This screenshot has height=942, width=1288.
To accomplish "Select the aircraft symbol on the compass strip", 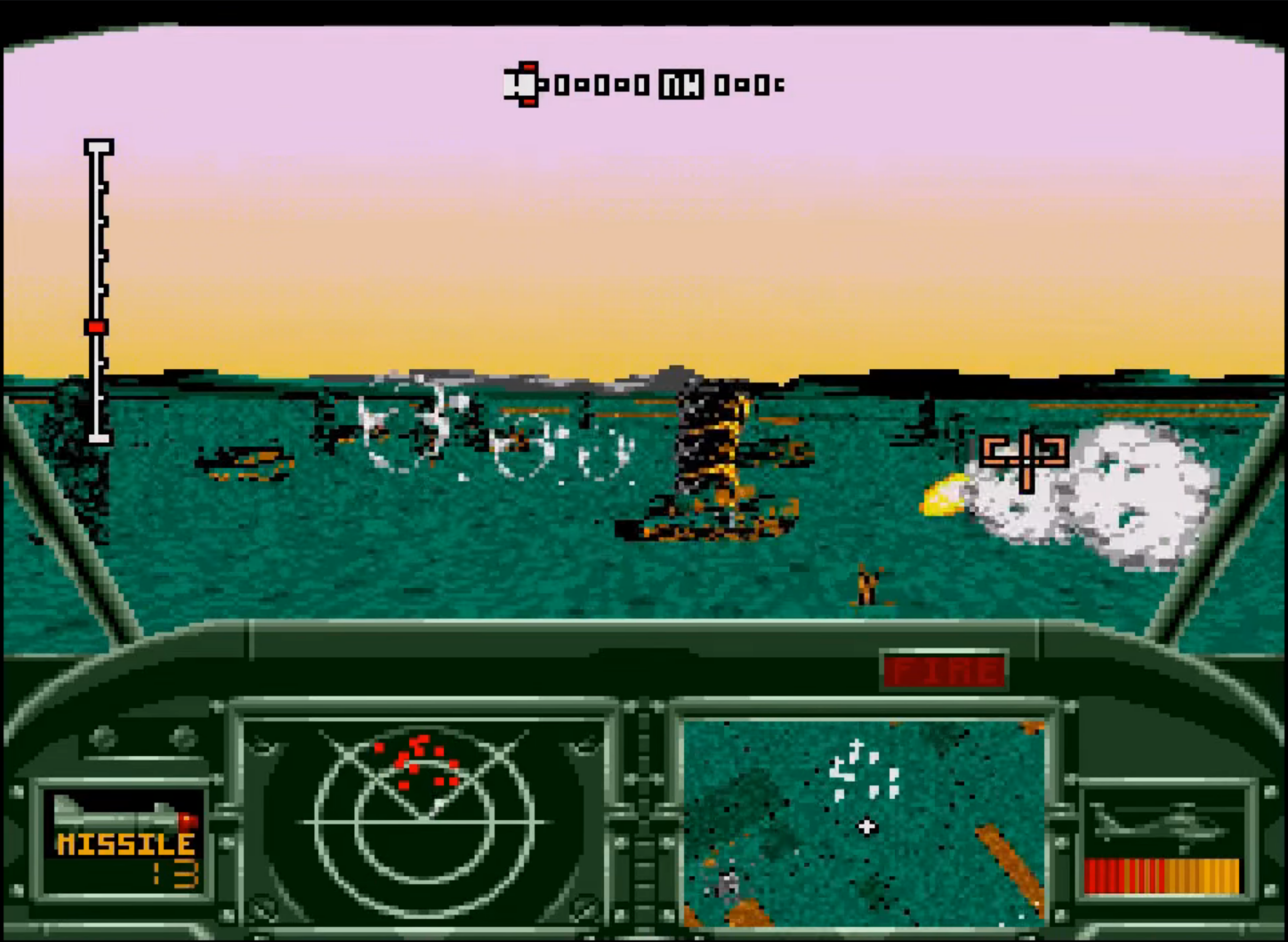I will click(x=520, y=83).
